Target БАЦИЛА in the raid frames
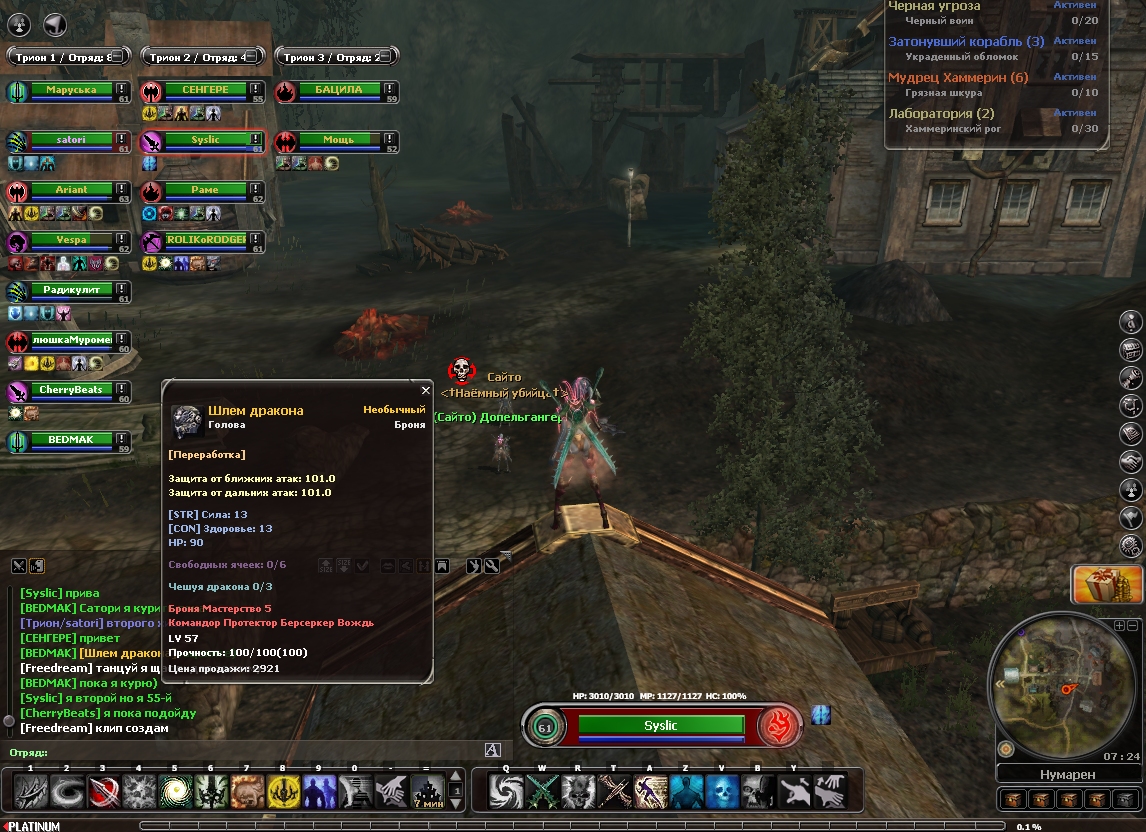 pyautogui.click(x=338, y=90)
